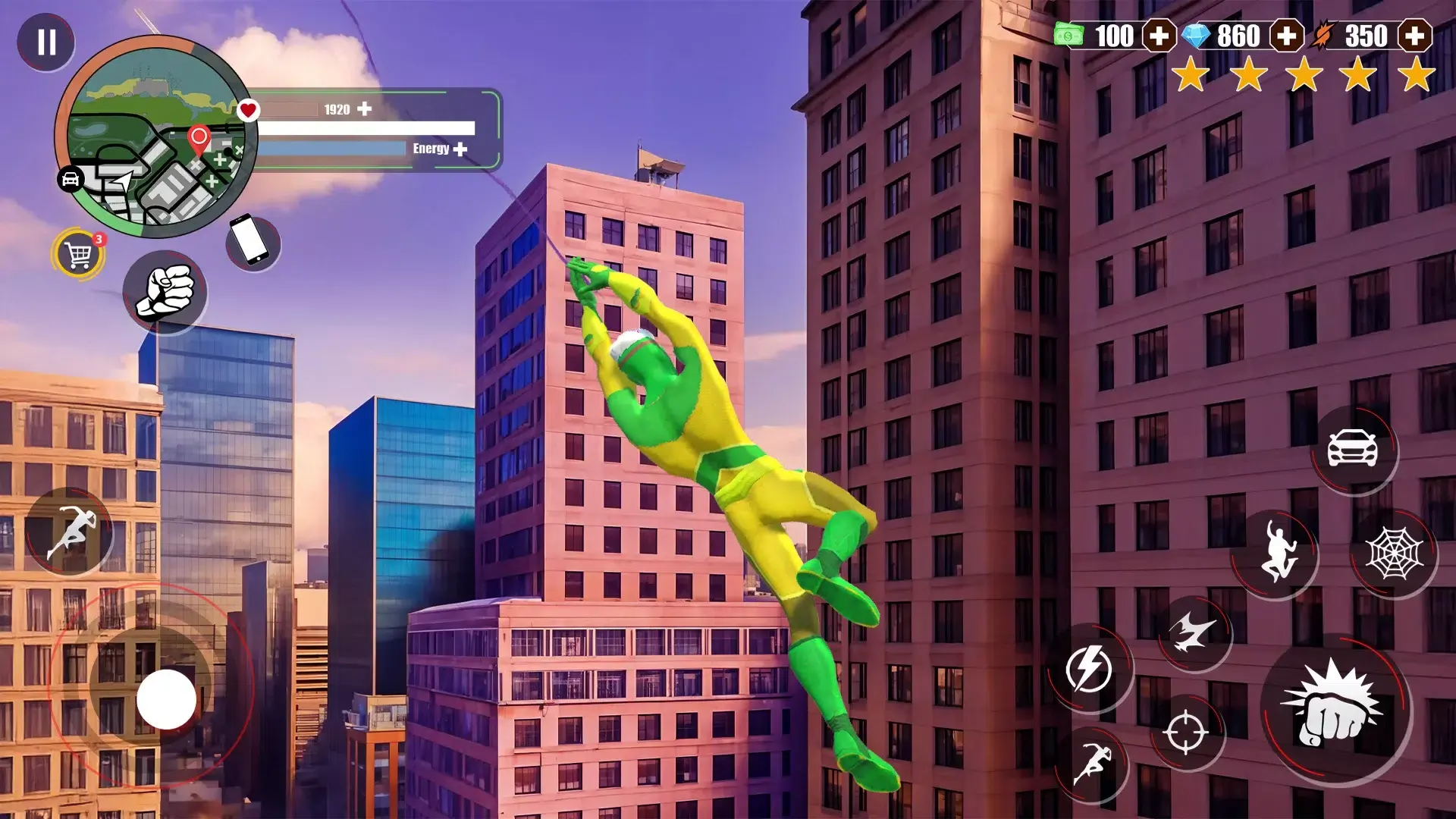Tap the sprint button above the joystick

point(69,531)
